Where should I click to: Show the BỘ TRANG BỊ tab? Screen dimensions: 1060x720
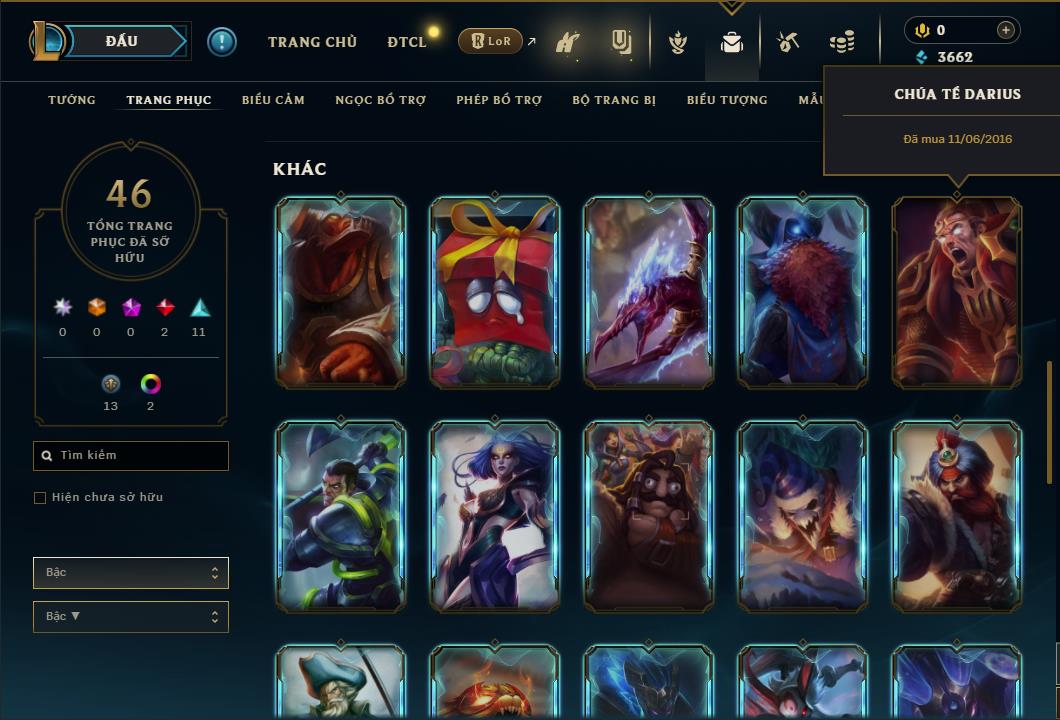[614, 100]
